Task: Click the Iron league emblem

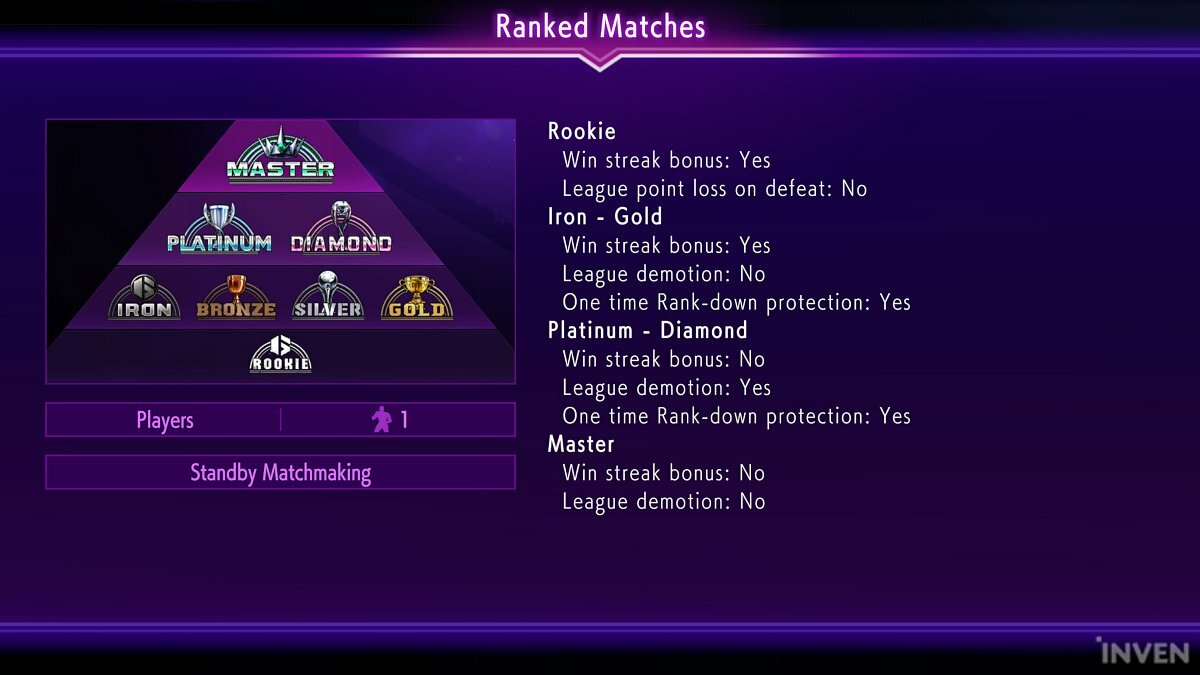Action: [145, 297]
